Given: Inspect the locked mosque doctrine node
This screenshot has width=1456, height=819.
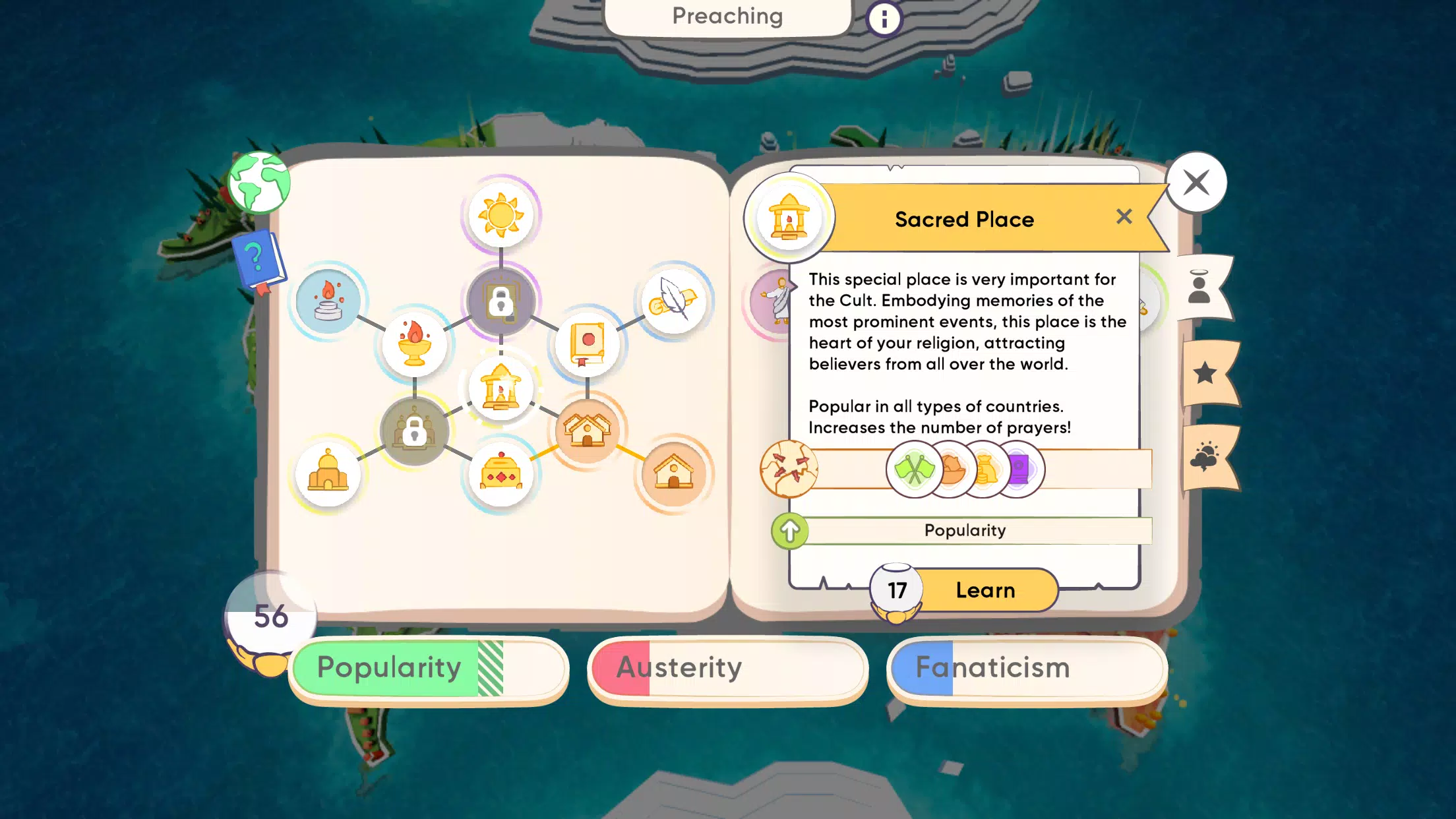Looking at the screenshot, I should pos(414,432).
